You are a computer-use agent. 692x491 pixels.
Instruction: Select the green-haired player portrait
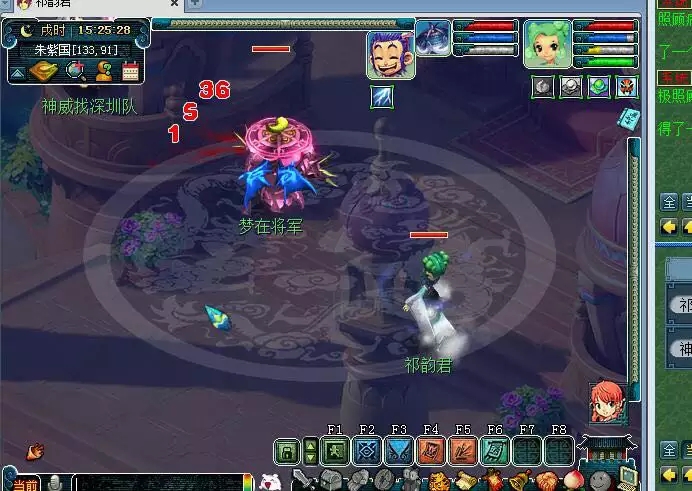(547, 44)
